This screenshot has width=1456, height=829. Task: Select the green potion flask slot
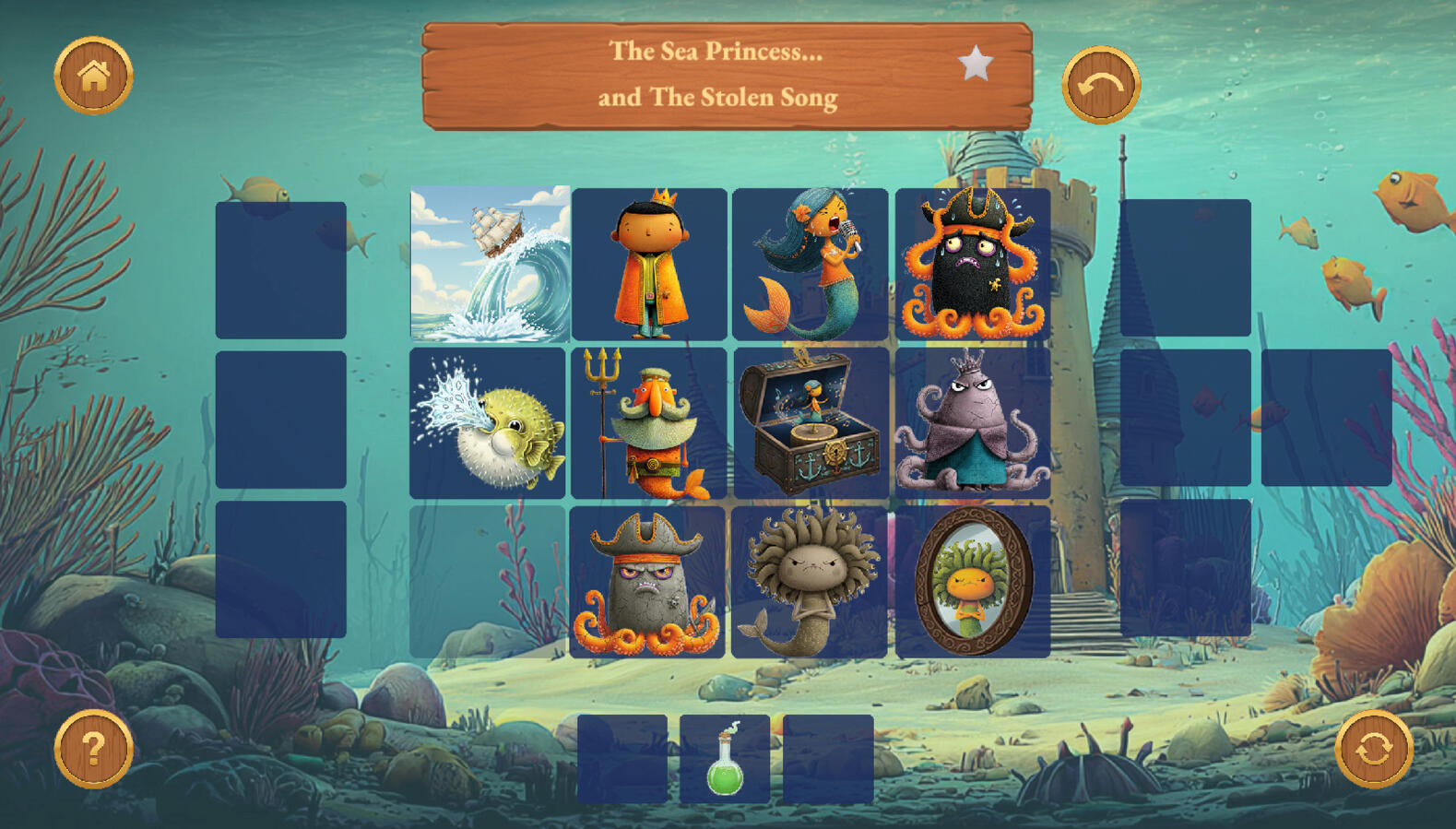[725, 759]
